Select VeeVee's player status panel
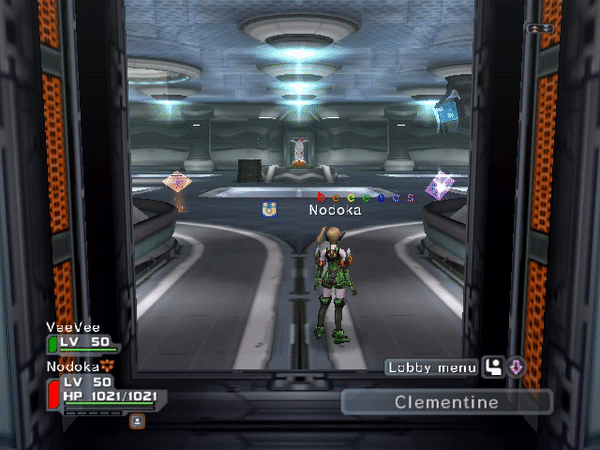The image size is (600, 450). click(82, 338)
